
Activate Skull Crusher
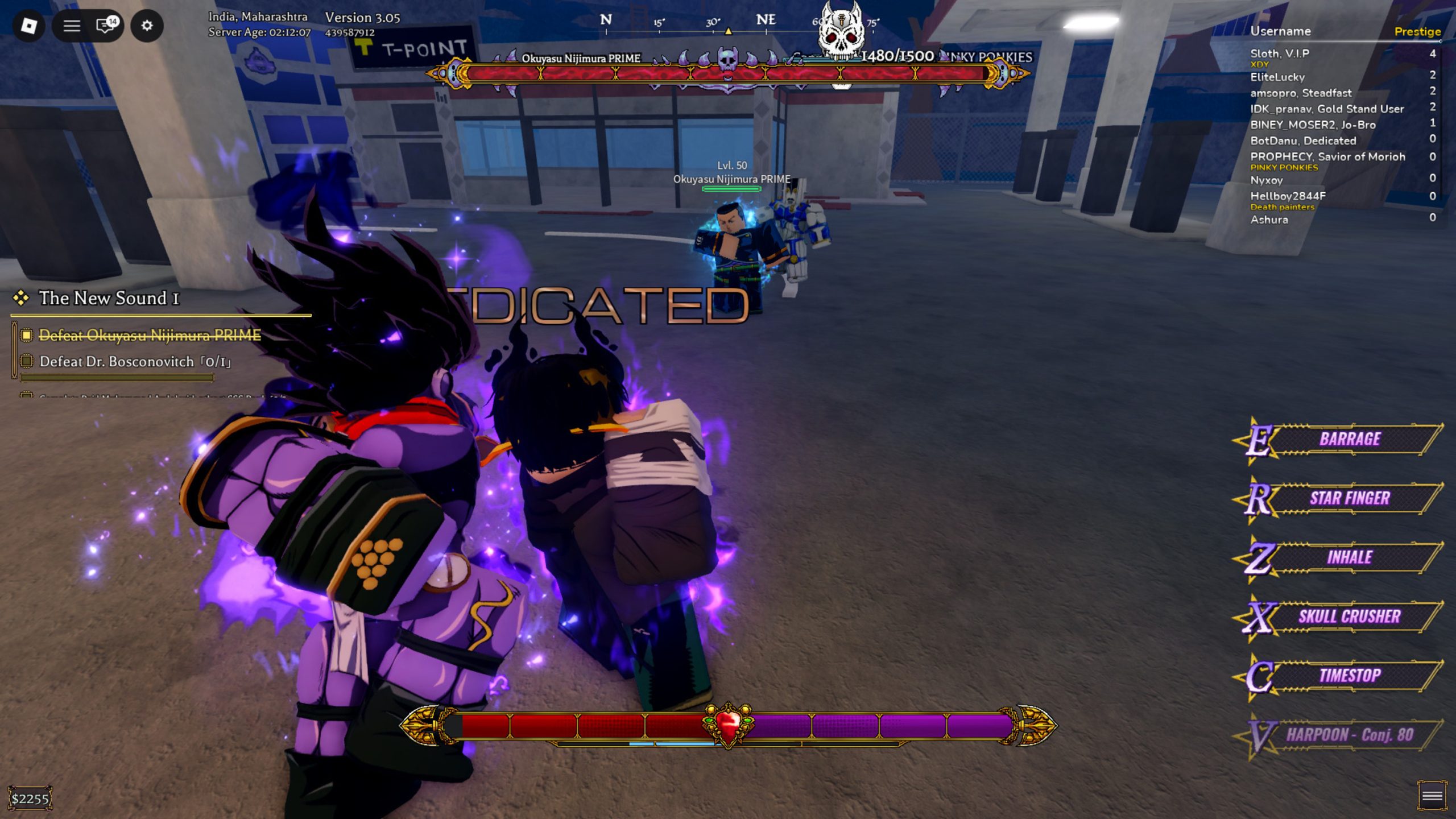pyautogui.click(x=1349, y=617)
